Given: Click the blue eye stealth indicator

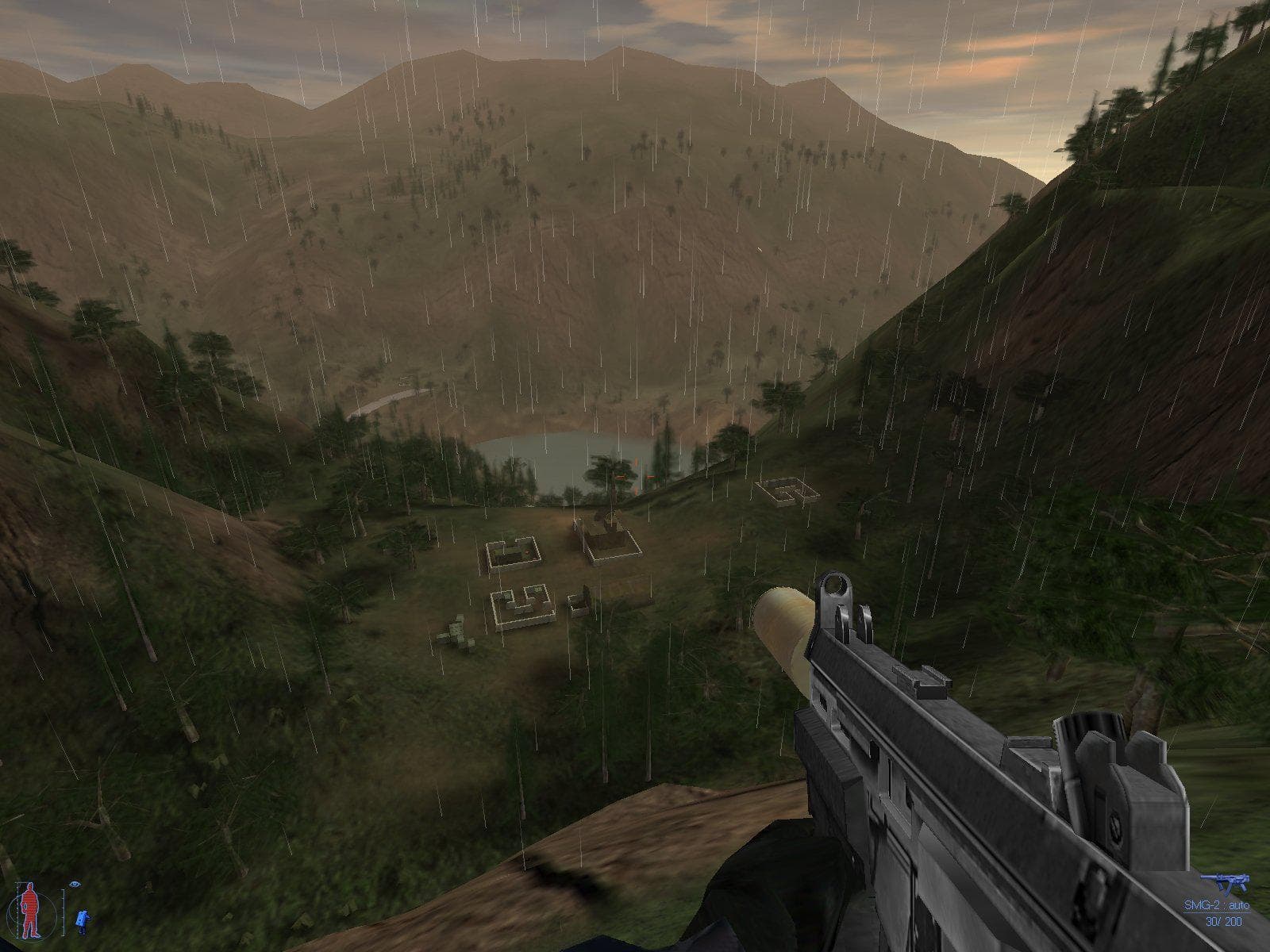Looking at the screenshot, I should [75, 884].
